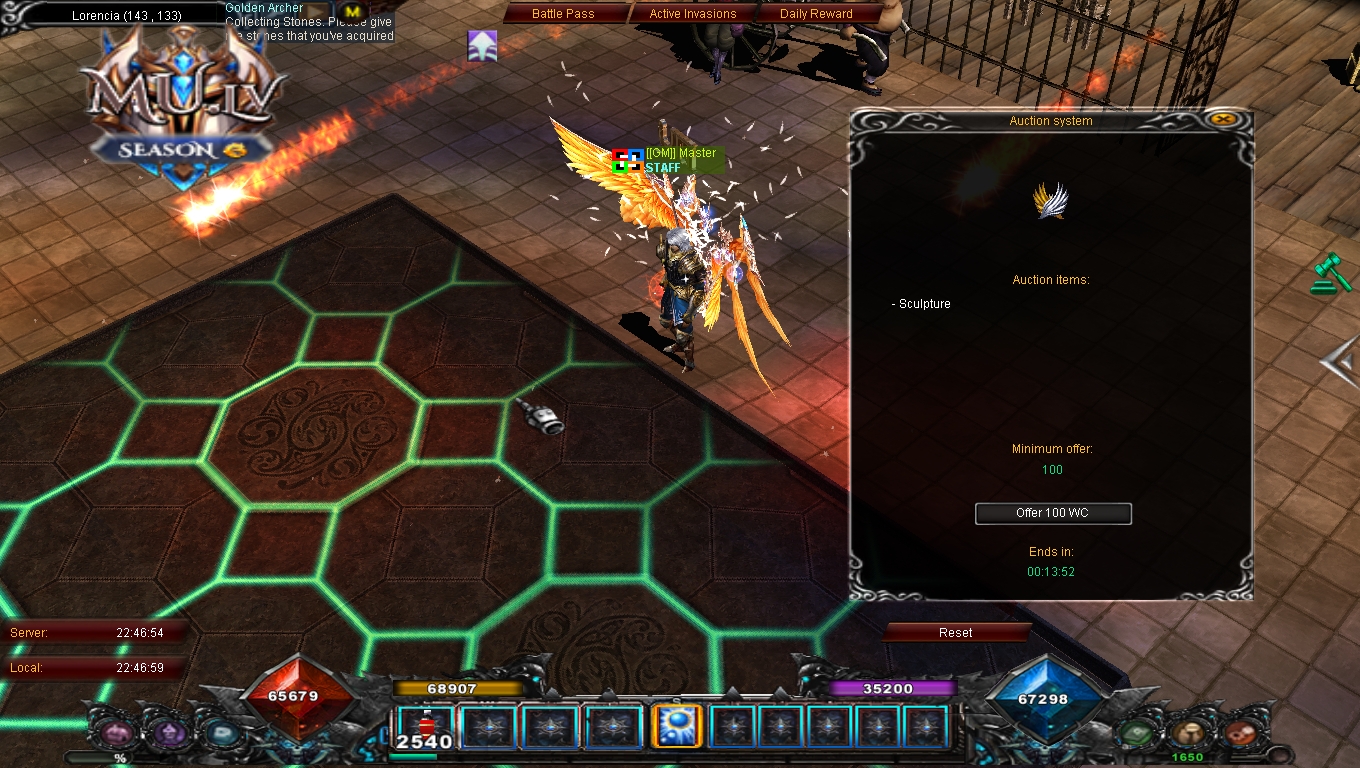
Task: Click the play arrow button by Golden Archer
Action: (x=316, y=11)
